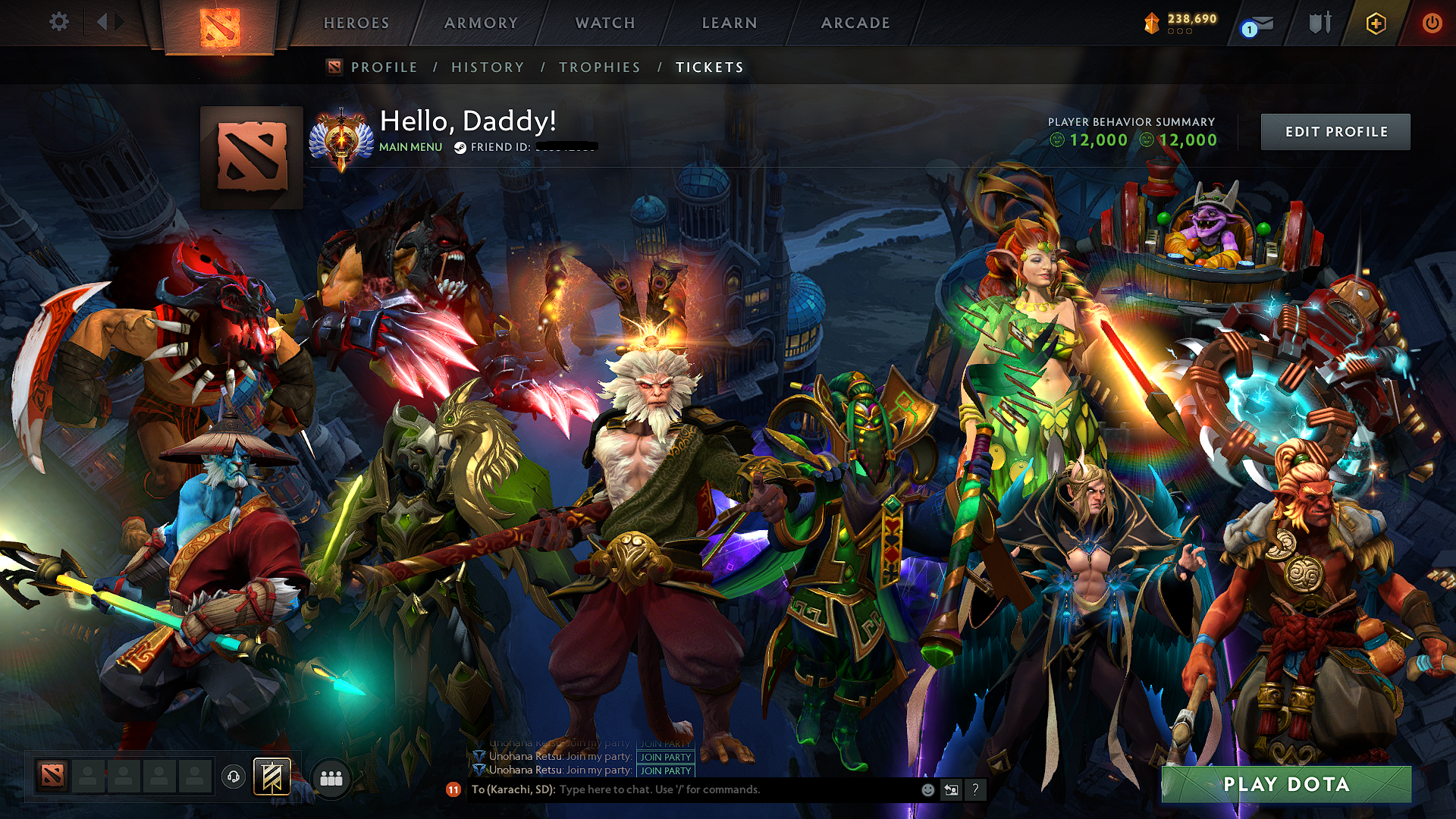The width and height of the screenshot is (1456, 819).
Task: Click EDIT PROFILE button
Action: point(1335,130)
